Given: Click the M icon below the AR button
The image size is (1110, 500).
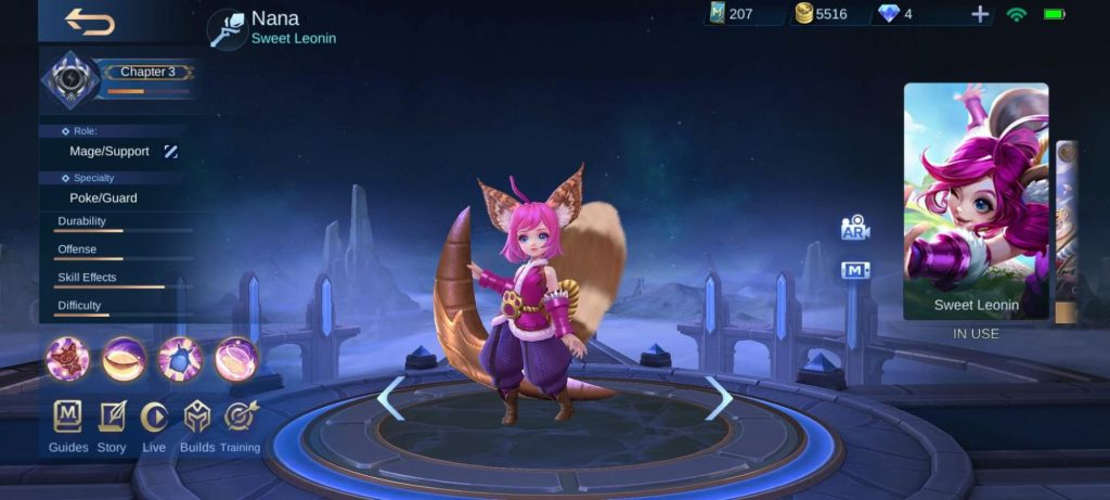Looking at the screenshot, I should click(x=855, y=270).
